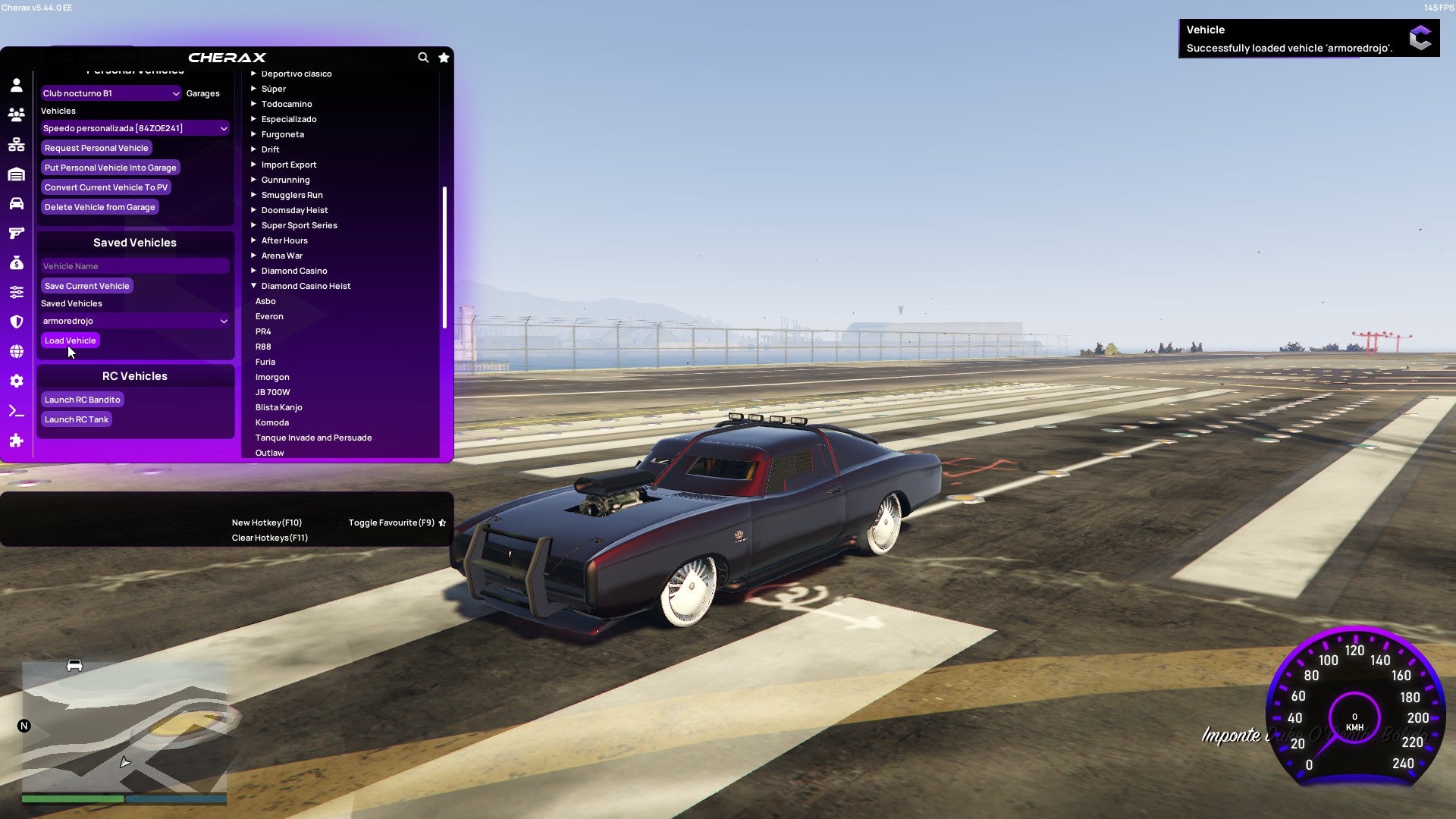Click the shield Protections icon
This screenshot has width=1456, height=819.
(x=17, y=322)
